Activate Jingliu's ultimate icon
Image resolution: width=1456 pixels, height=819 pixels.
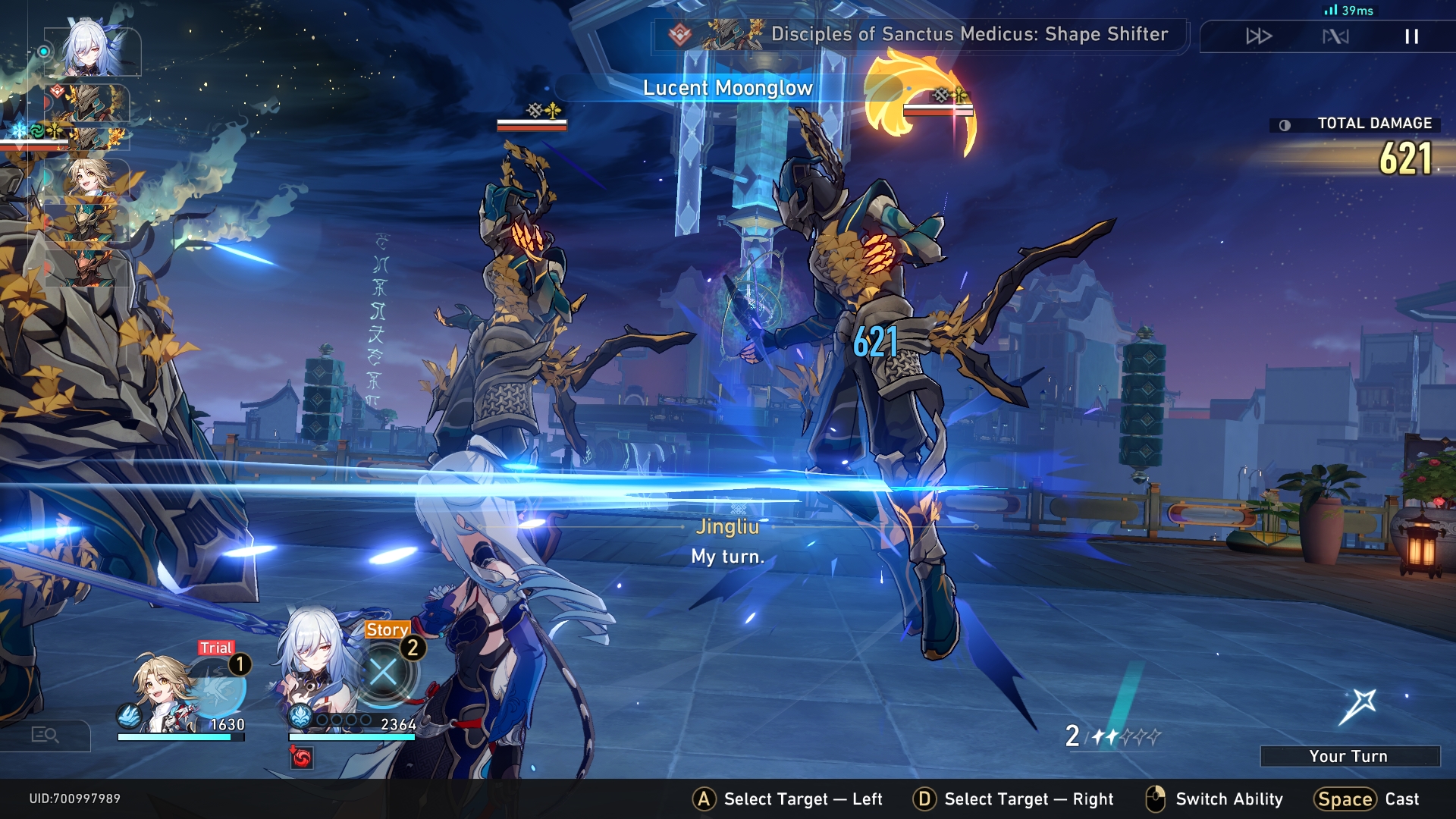click(x=384, y=672)
